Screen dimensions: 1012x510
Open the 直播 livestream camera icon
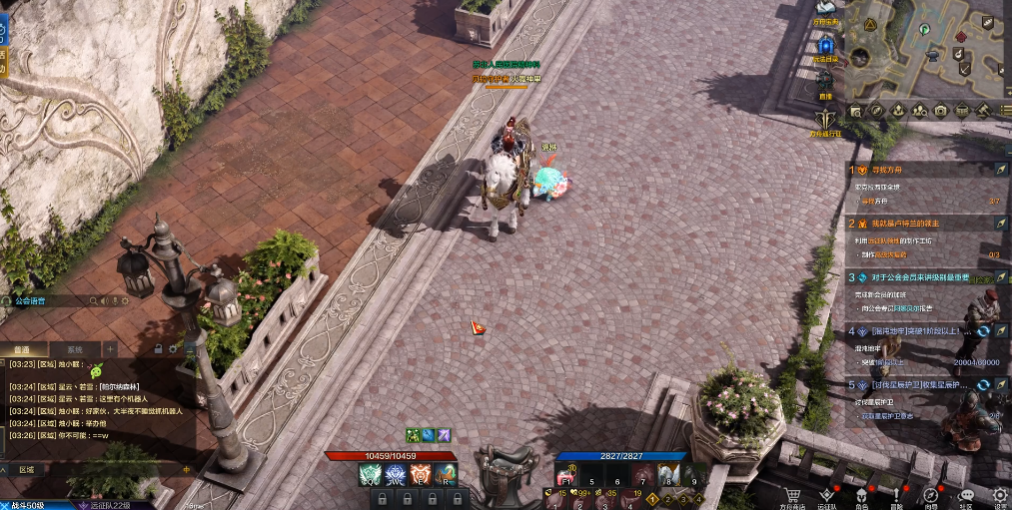click(x=825, y=82)
